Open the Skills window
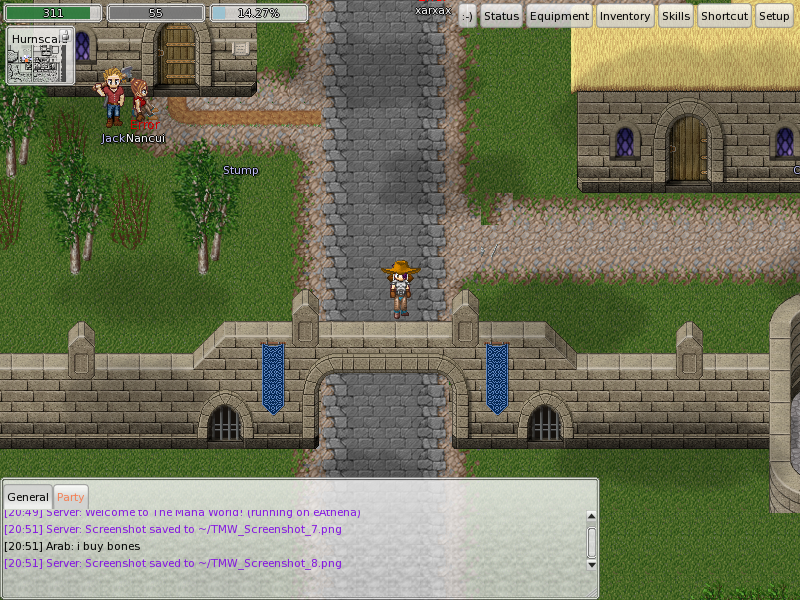Screen dimensions: 800x600 [676, 16]
